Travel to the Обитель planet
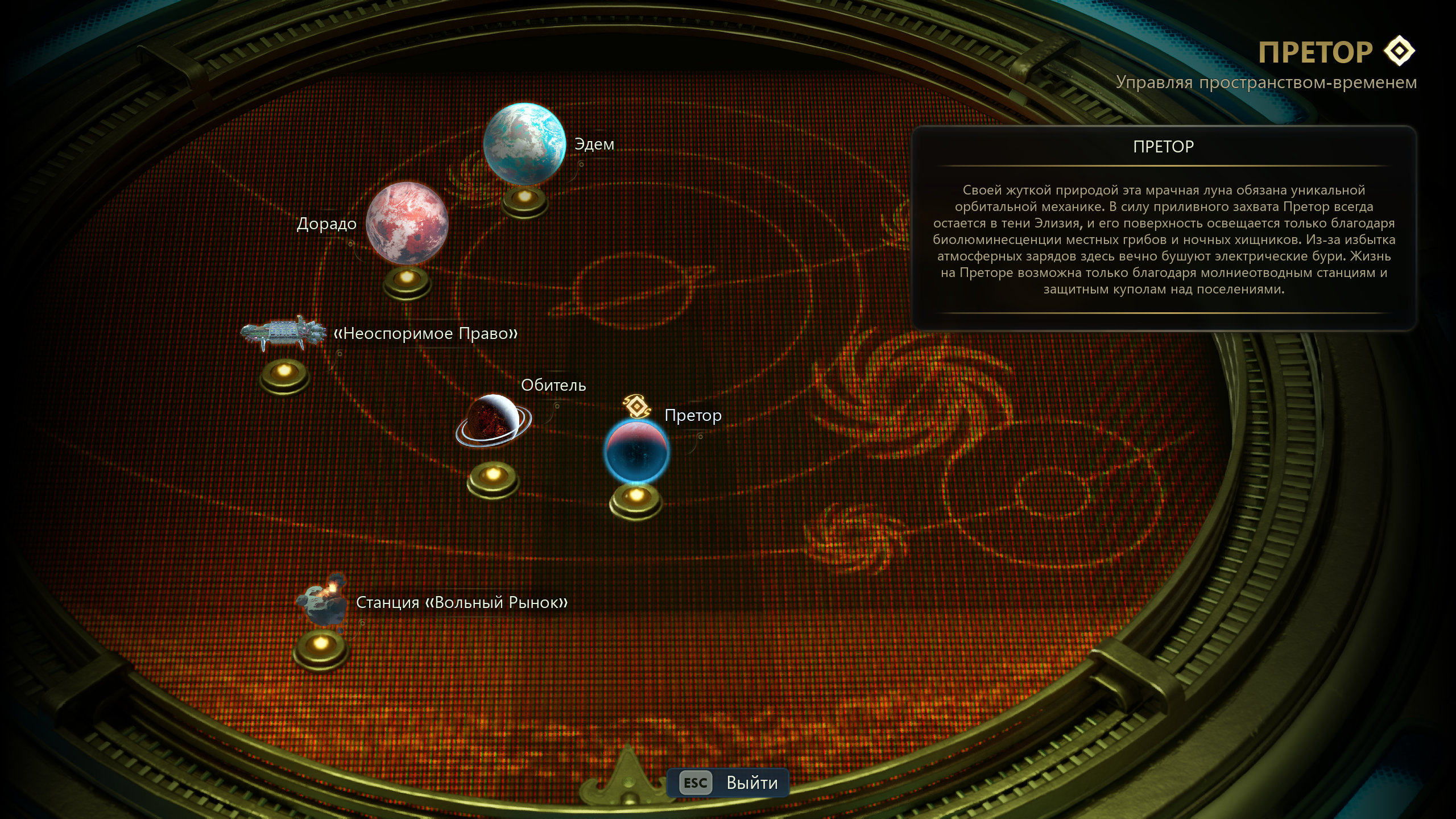Image resolution: width=1456 pixels, height=819 pixels. tap(493, 421)
